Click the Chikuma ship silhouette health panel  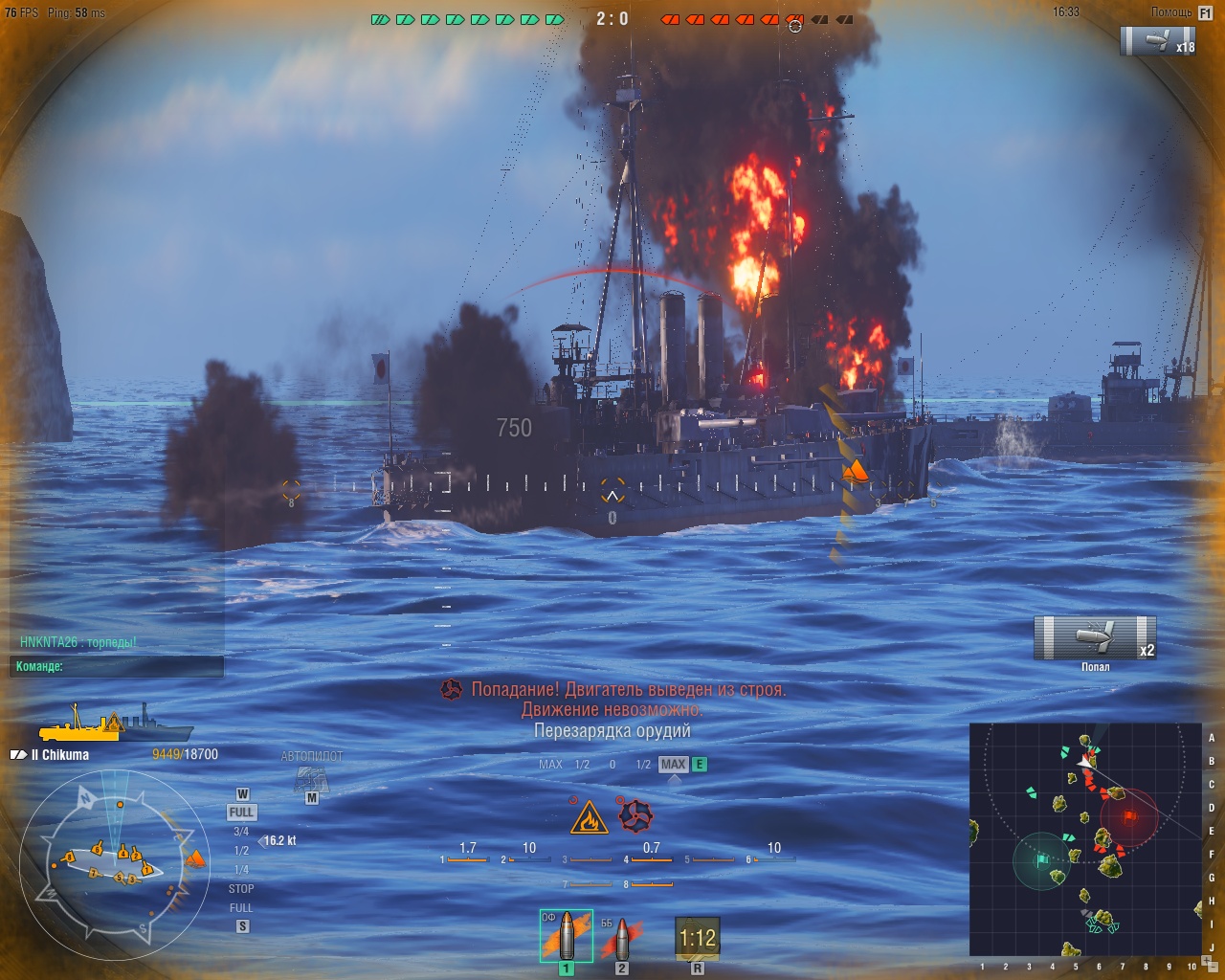(115, 723)
